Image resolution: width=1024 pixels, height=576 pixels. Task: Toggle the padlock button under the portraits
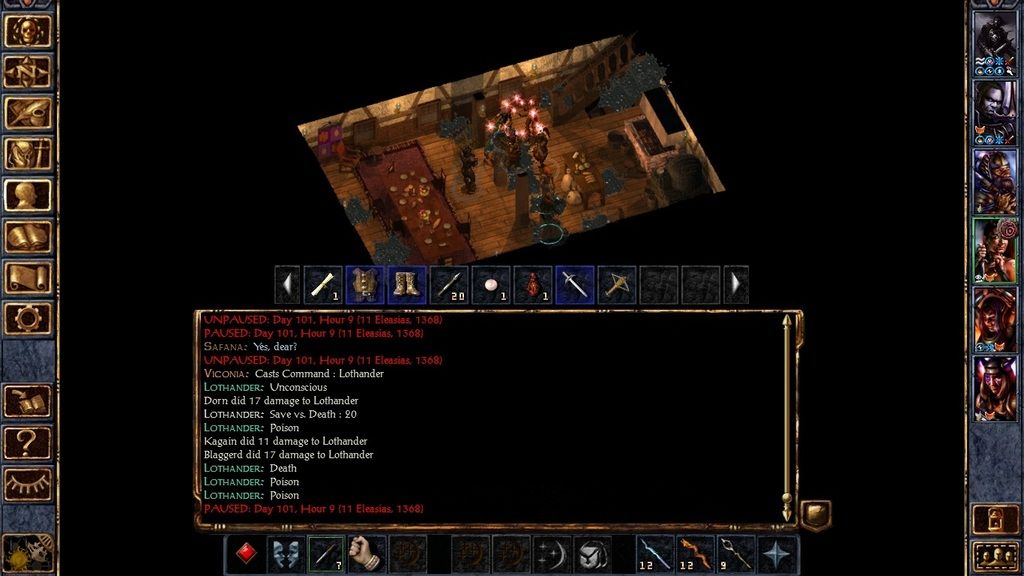(995, 520)
